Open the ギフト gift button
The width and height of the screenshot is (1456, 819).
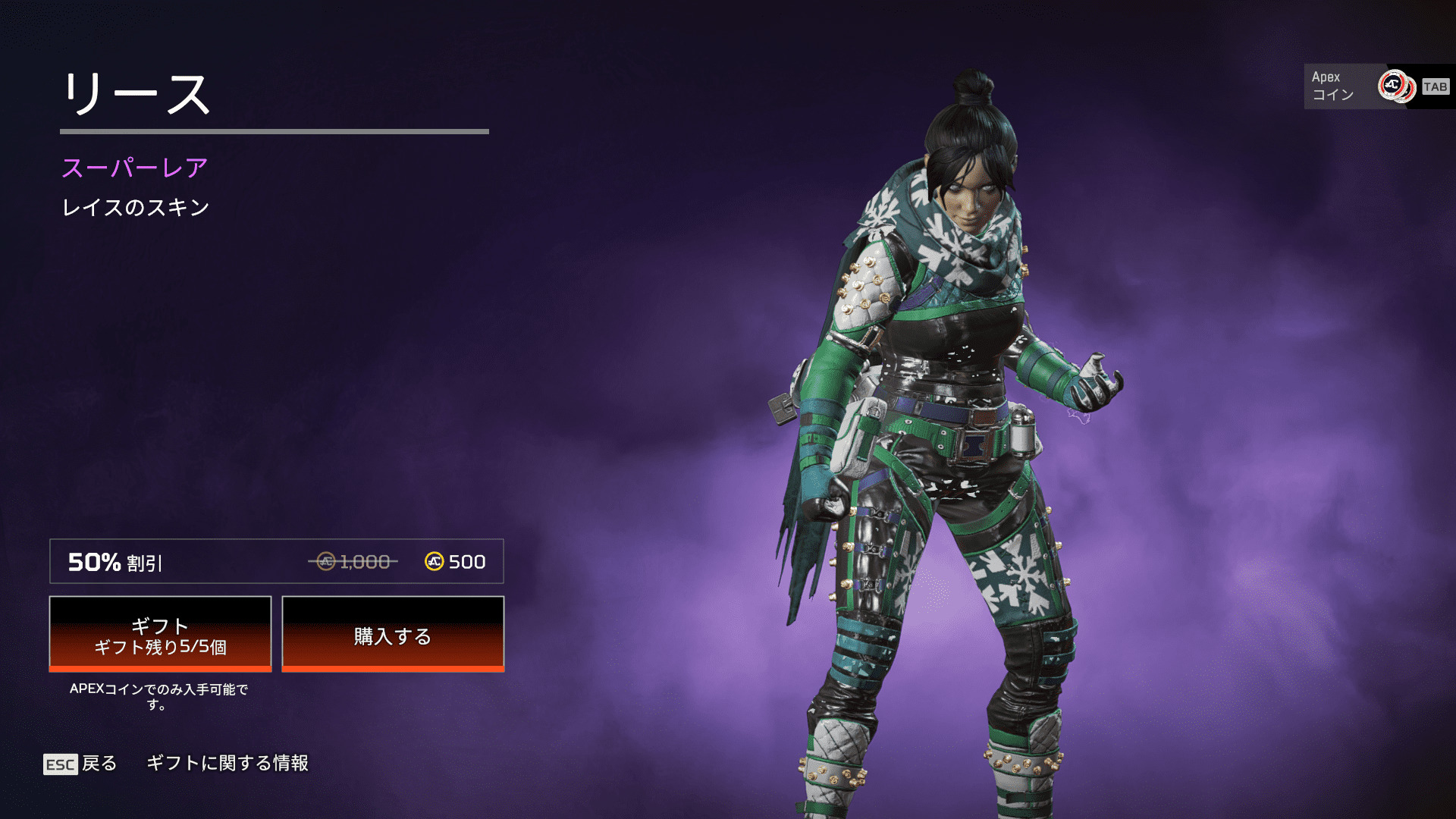(x=160, y=634)
